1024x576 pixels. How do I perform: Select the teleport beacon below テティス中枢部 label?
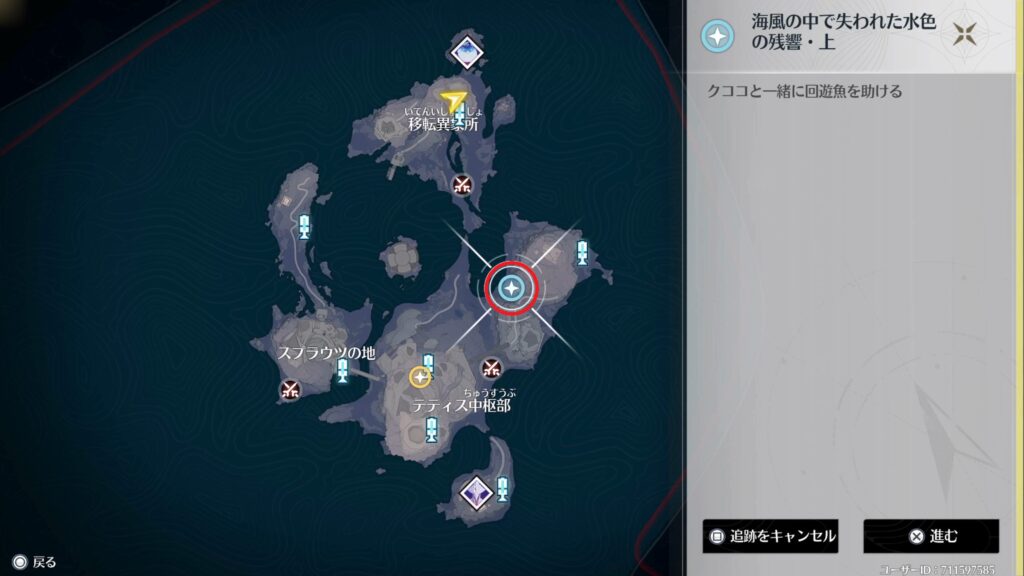point(431,430)
